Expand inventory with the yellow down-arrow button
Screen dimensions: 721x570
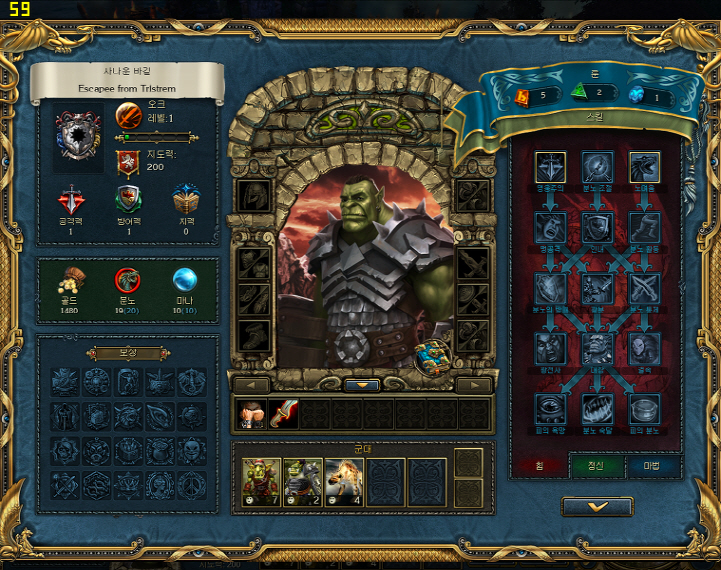tap(361, 385)
